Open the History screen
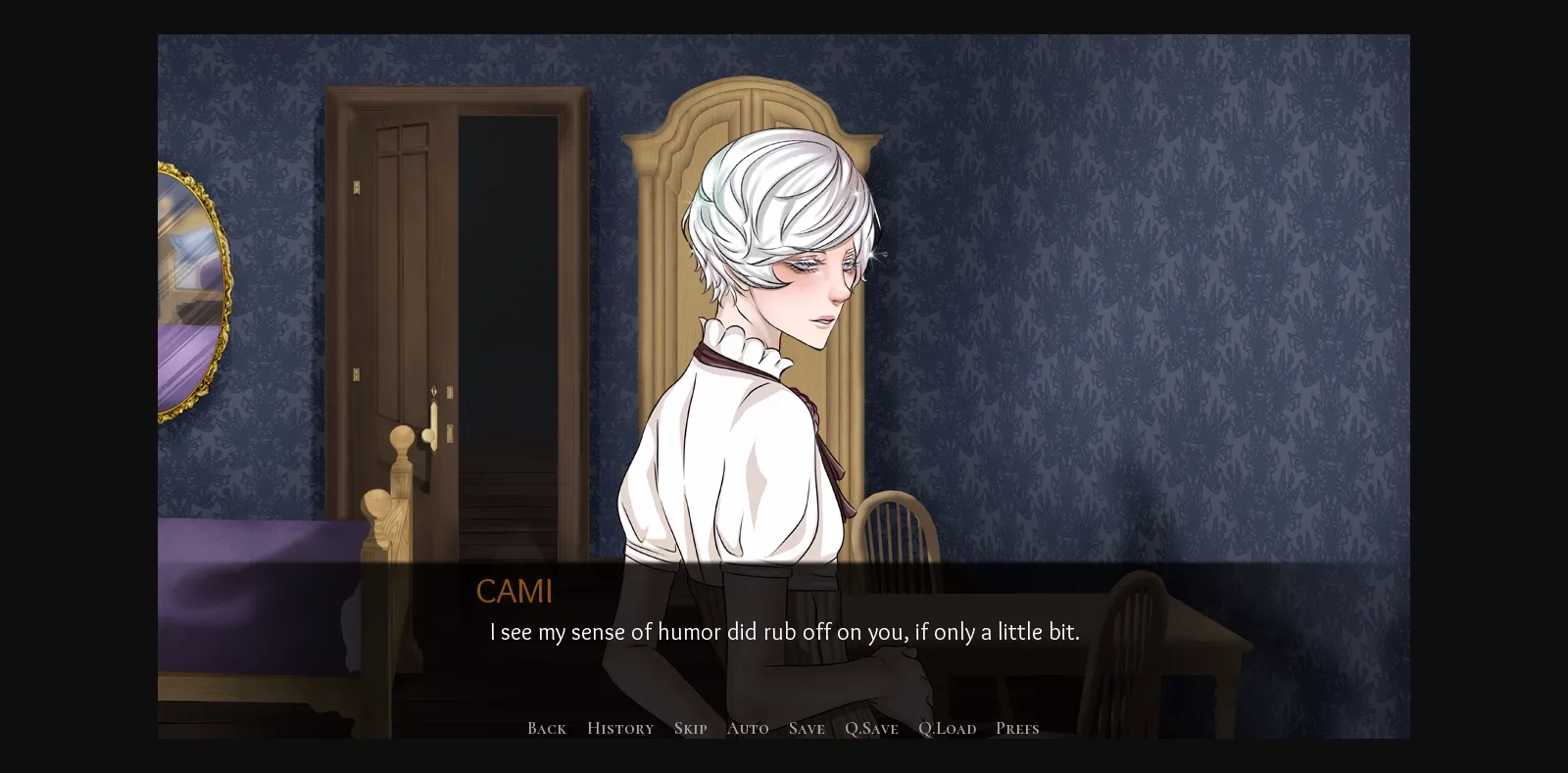 point(619,728)
